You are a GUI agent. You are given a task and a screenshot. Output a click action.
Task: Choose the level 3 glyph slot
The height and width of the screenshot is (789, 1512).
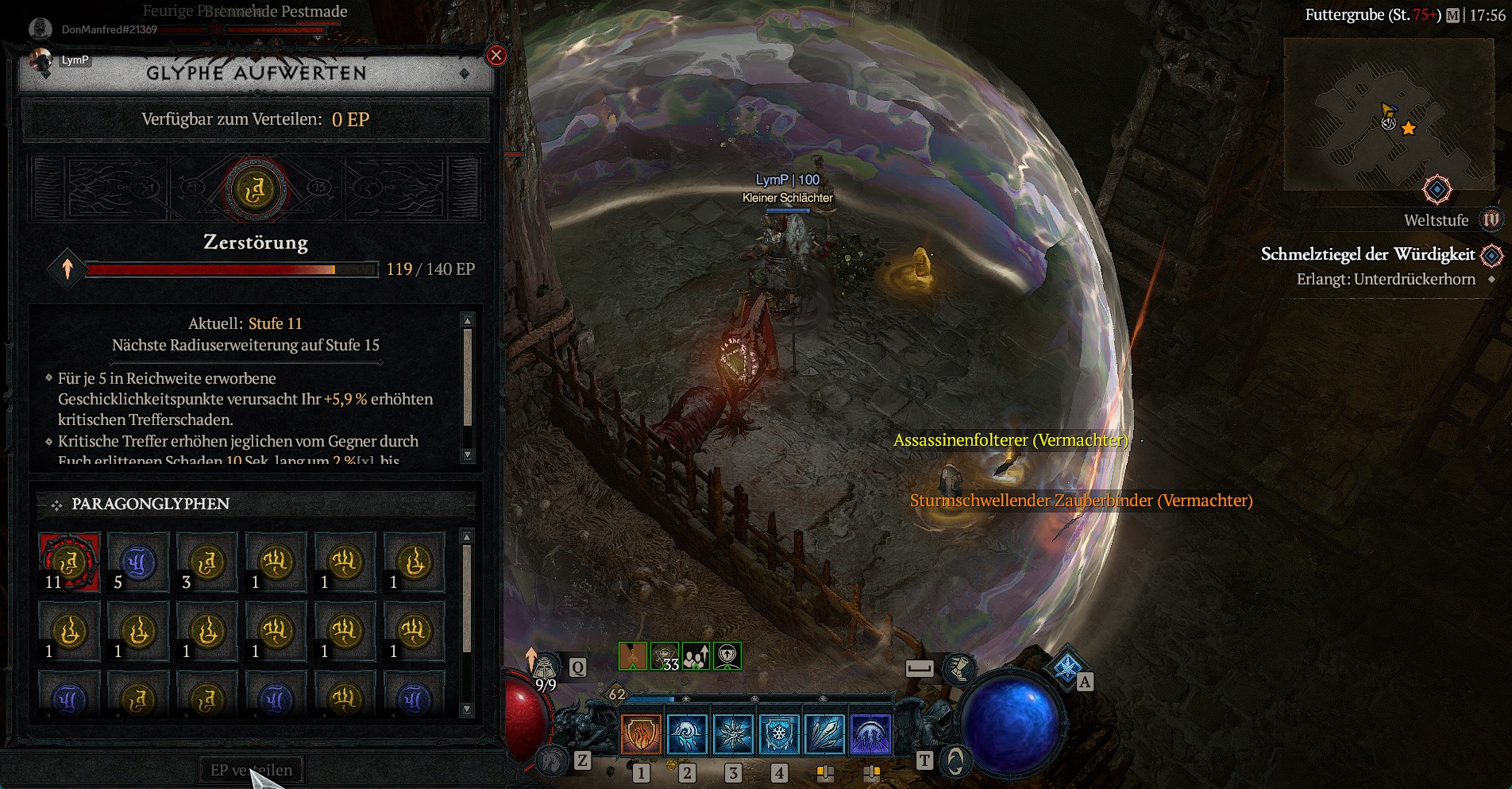point(207,563)
